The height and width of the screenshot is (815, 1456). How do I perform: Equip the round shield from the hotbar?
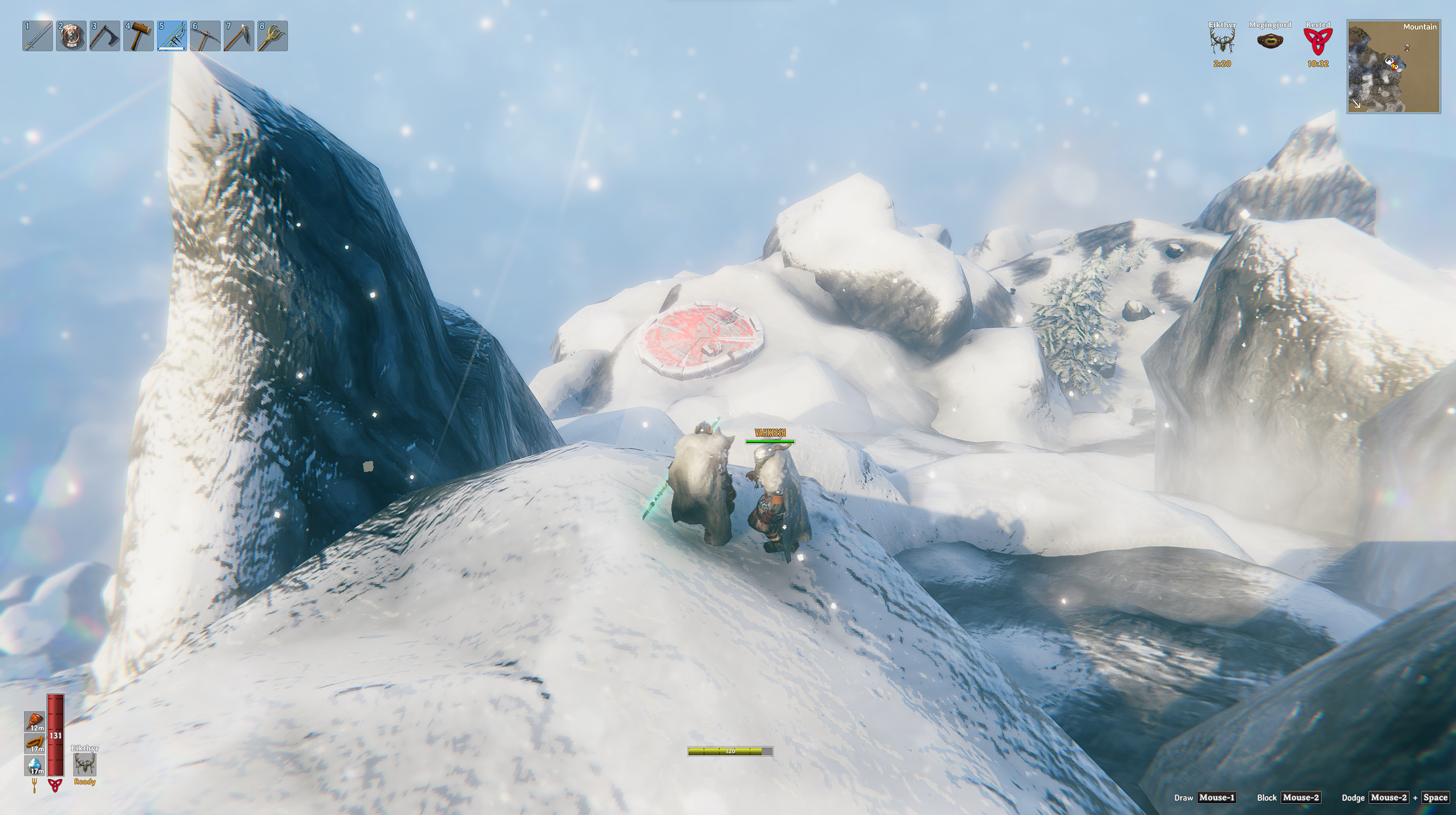(x=71, y=36)
